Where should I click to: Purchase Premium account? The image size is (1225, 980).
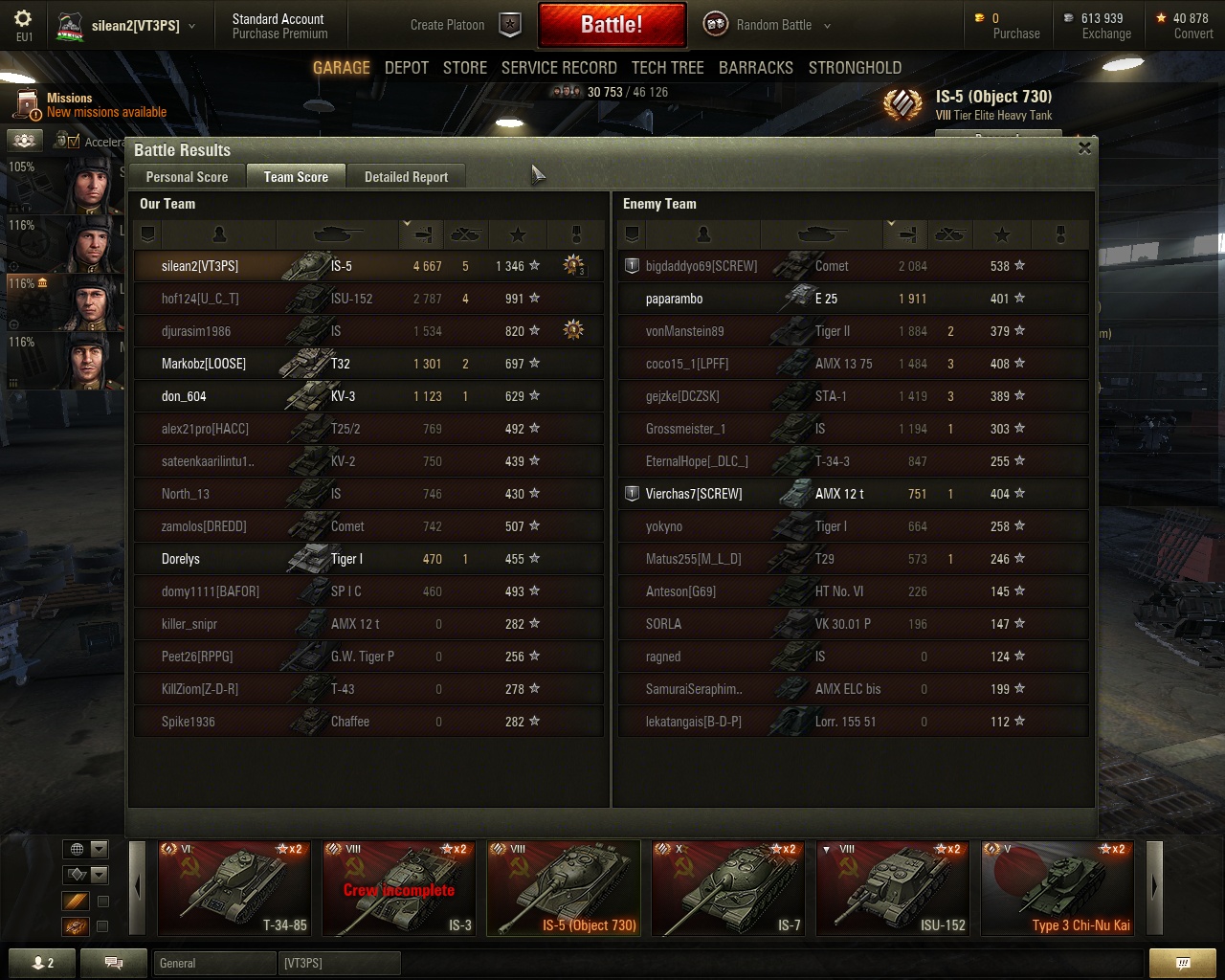pos(279,33)
